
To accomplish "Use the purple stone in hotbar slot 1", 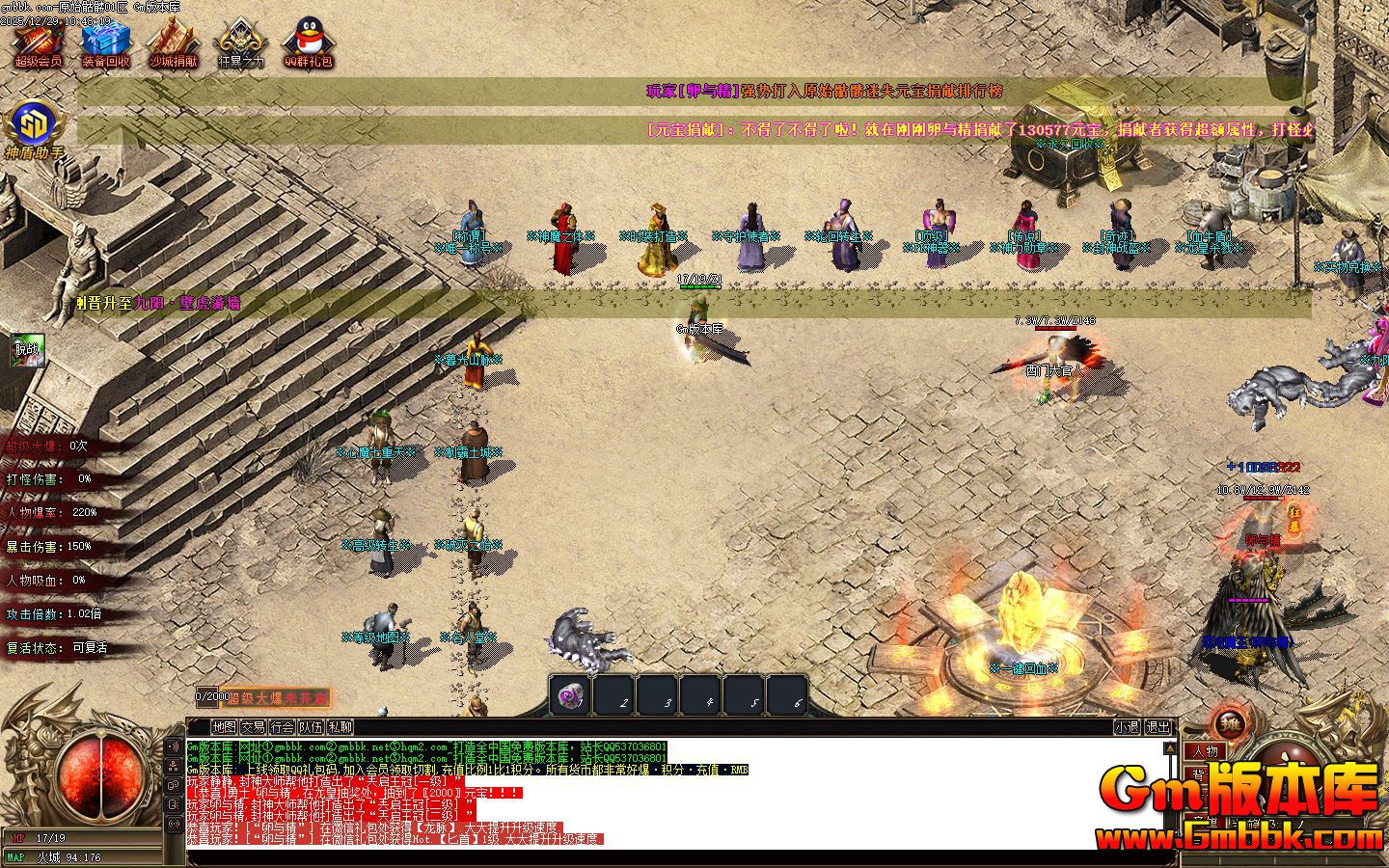I will pos(570,694).
